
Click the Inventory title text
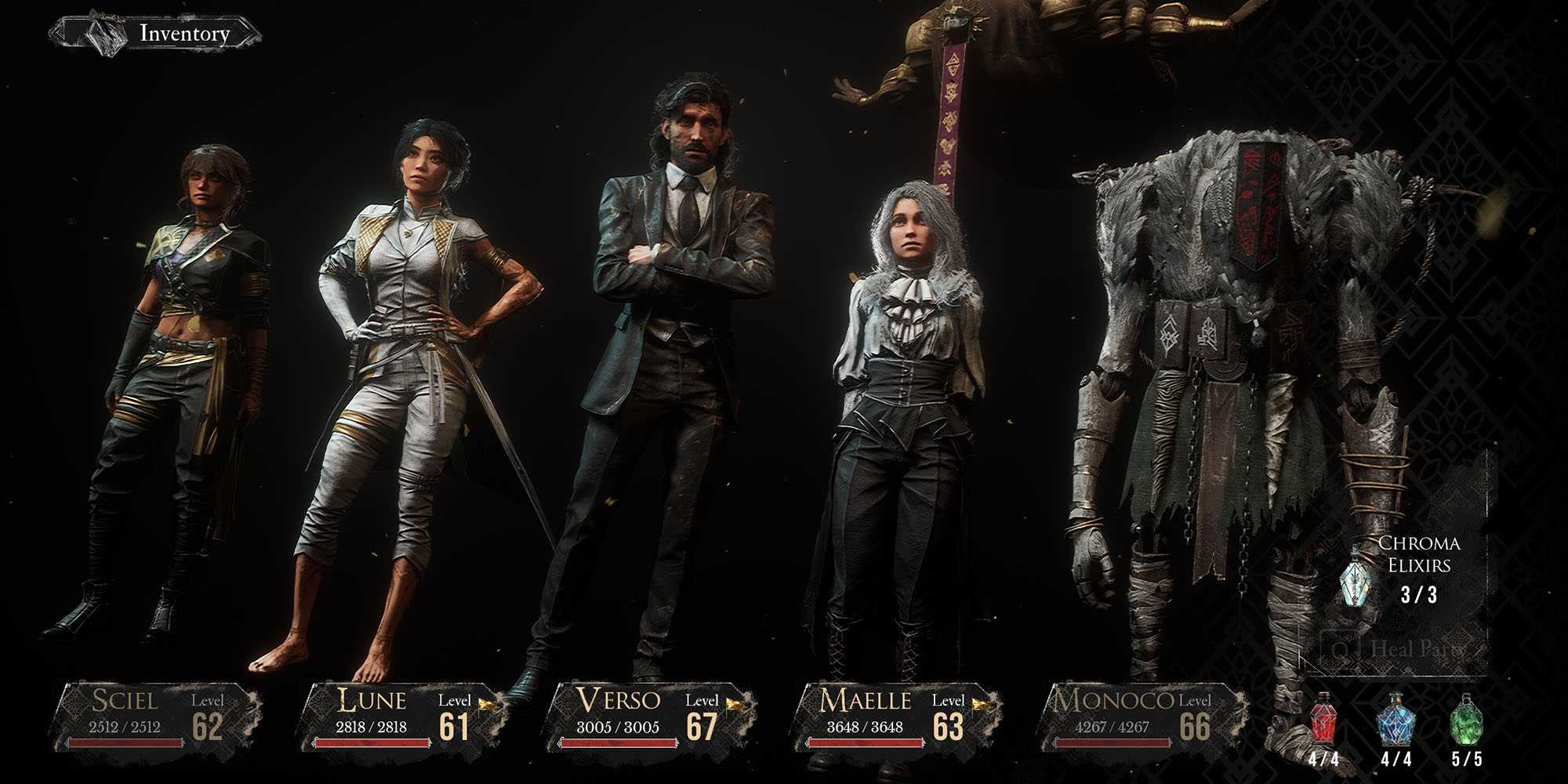click(x=183, y=34)
